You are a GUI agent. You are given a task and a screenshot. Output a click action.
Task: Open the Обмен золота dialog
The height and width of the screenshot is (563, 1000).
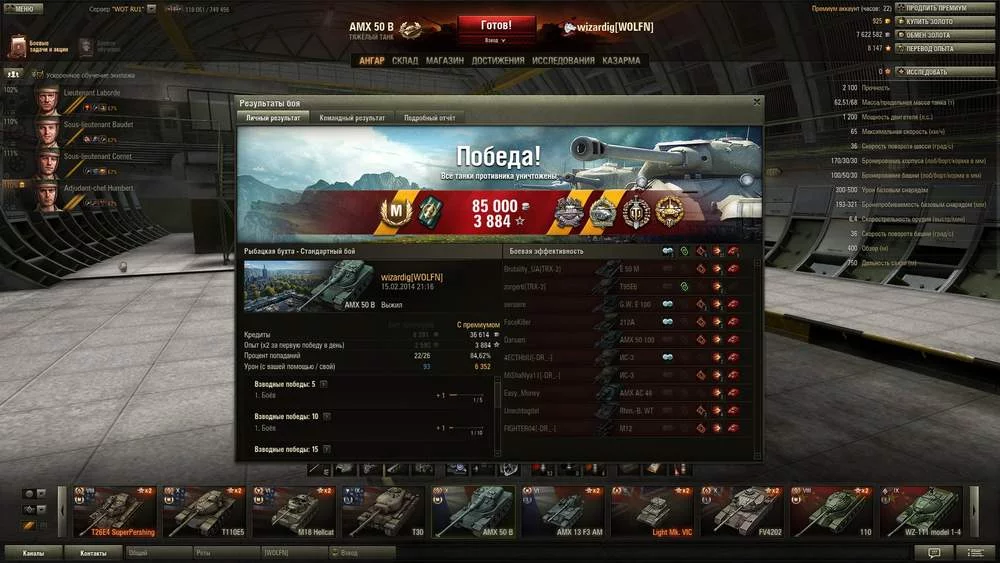[930, 34]
